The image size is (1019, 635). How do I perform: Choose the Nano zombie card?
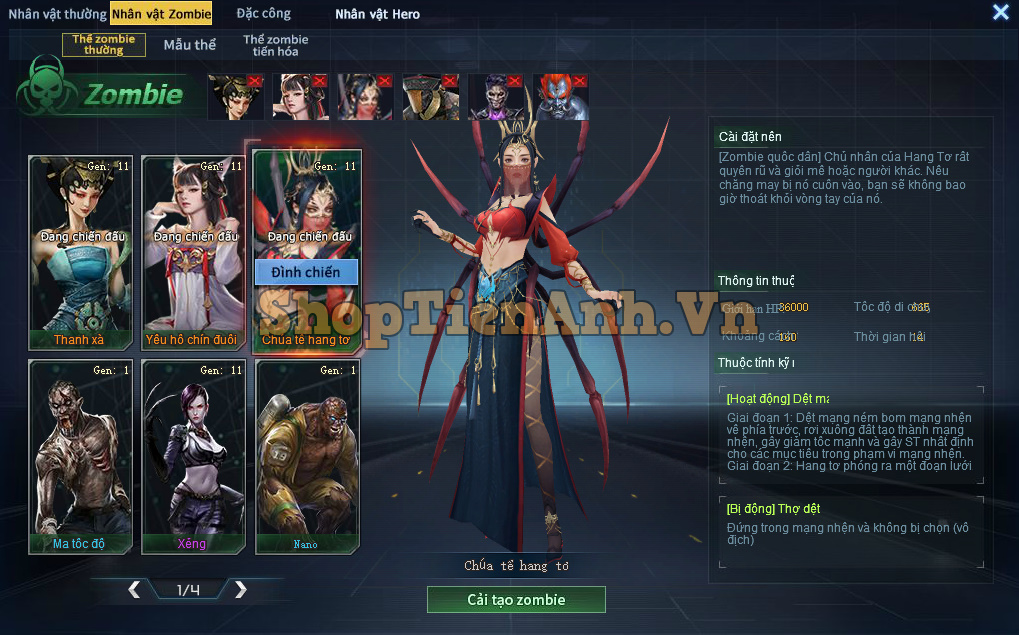pyautogui.click(x=306, y=455)
